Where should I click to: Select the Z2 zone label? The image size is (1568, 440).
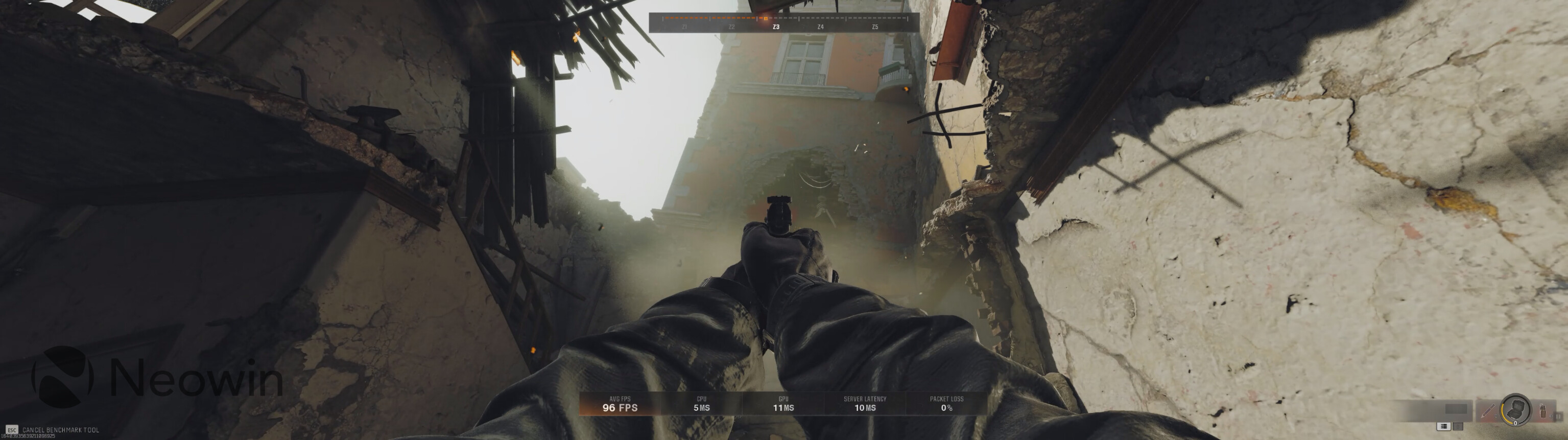click(732, 27)
